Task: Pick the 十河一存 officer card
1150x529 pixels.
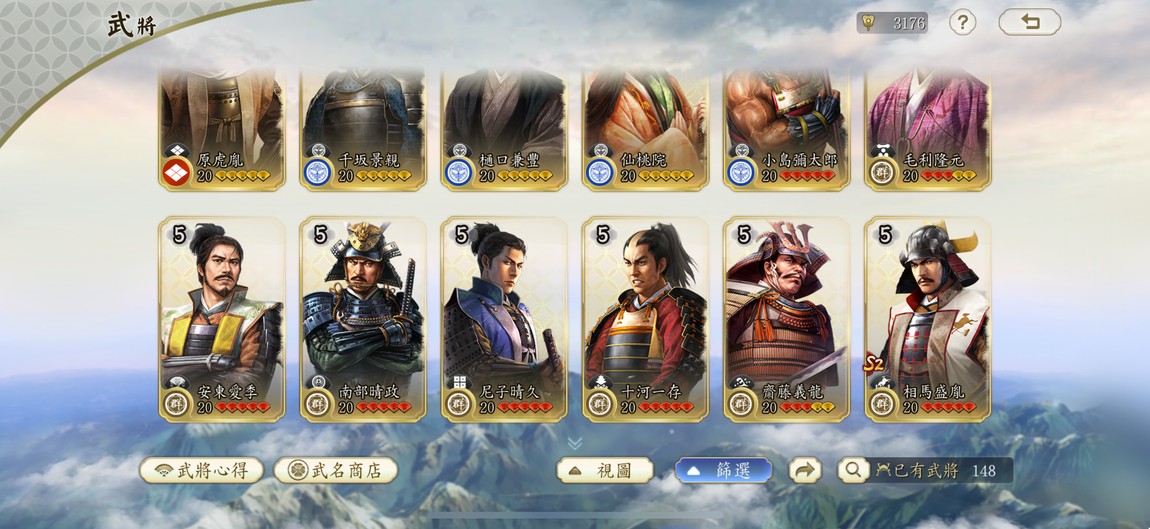Action: [x=645, y=318]
